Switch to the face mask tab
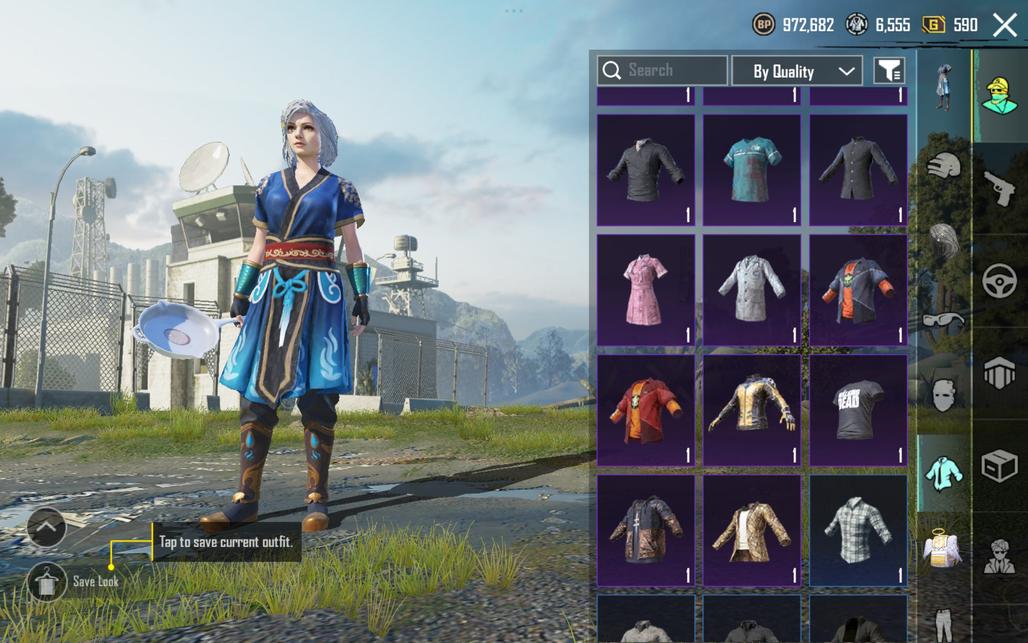This screenshot has width=1028, height=643. pyautogui.click(x=943, y=394)
